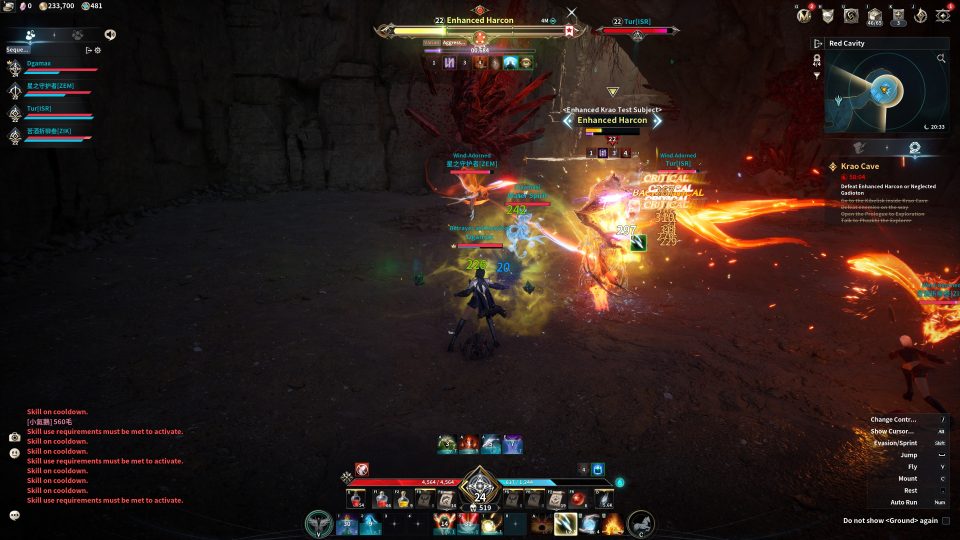Open the inventory bag icon showing 46/65

point(875,15)
